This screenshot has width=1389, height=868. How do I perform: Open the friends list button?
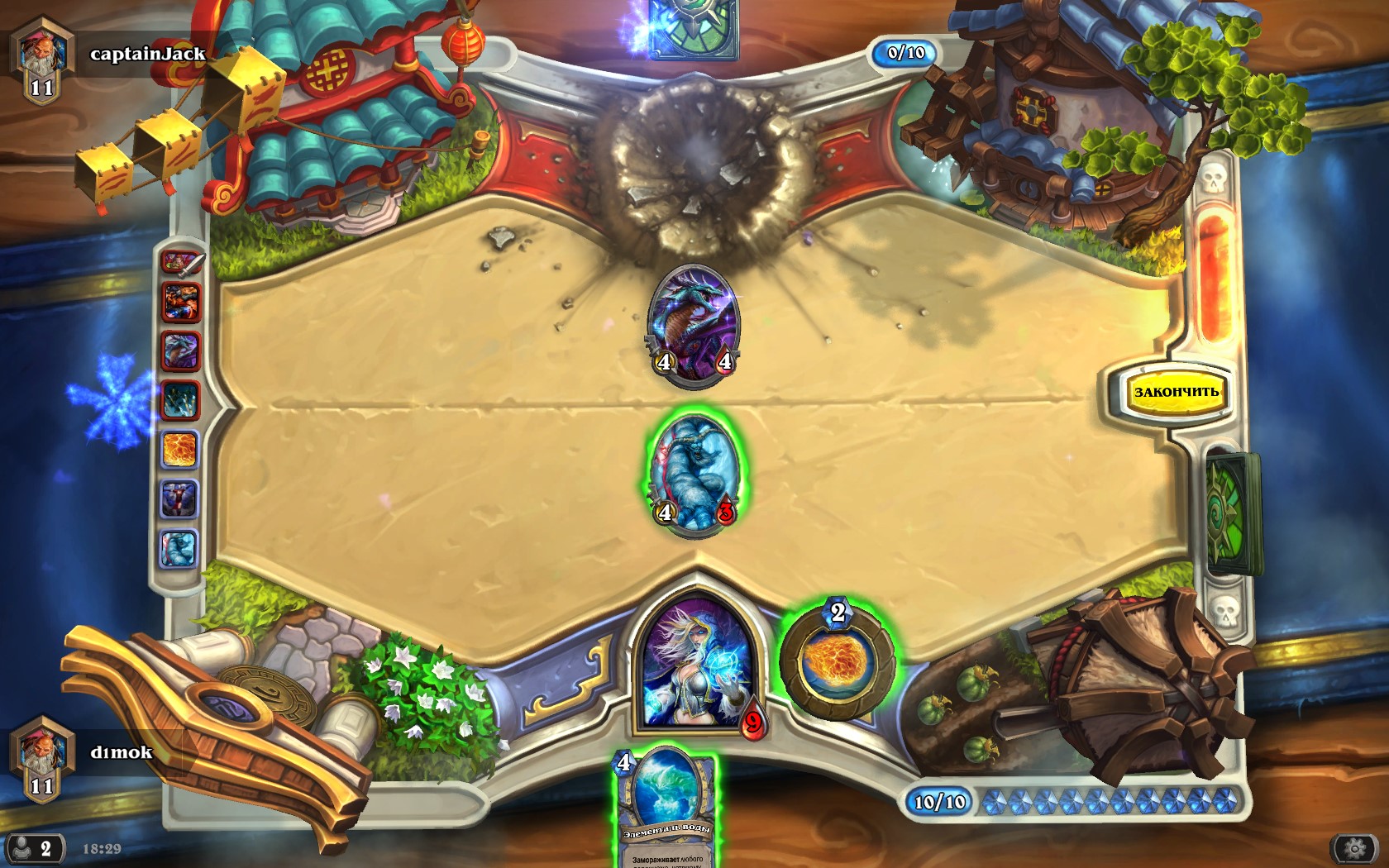coord(33,848)
